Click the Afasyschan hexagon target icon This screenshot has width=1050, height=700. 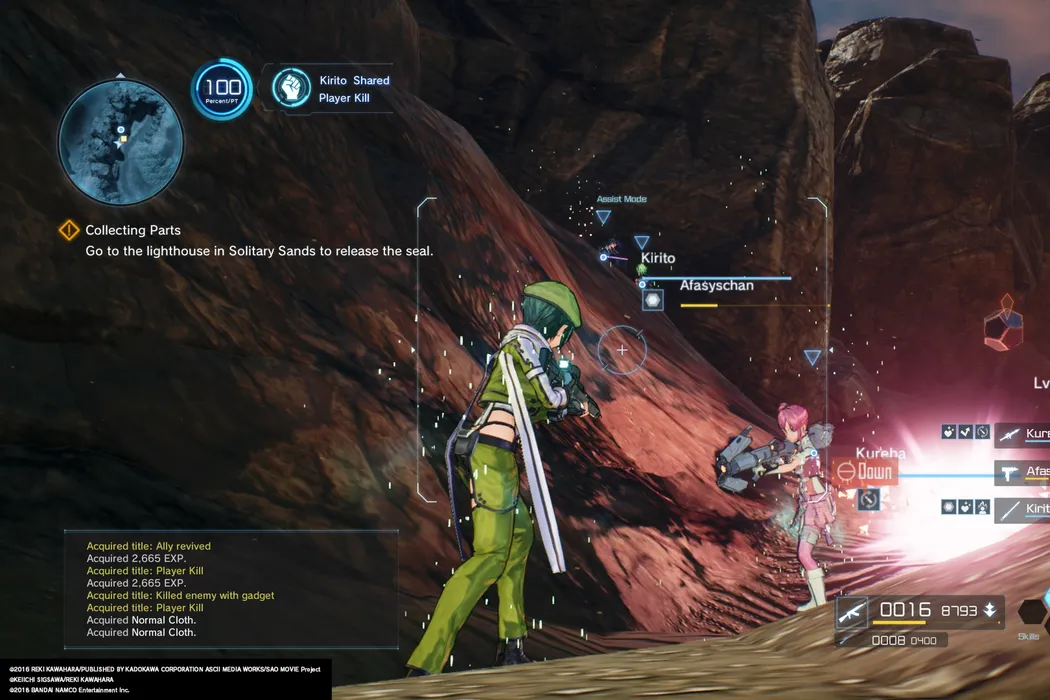[652, 299]
